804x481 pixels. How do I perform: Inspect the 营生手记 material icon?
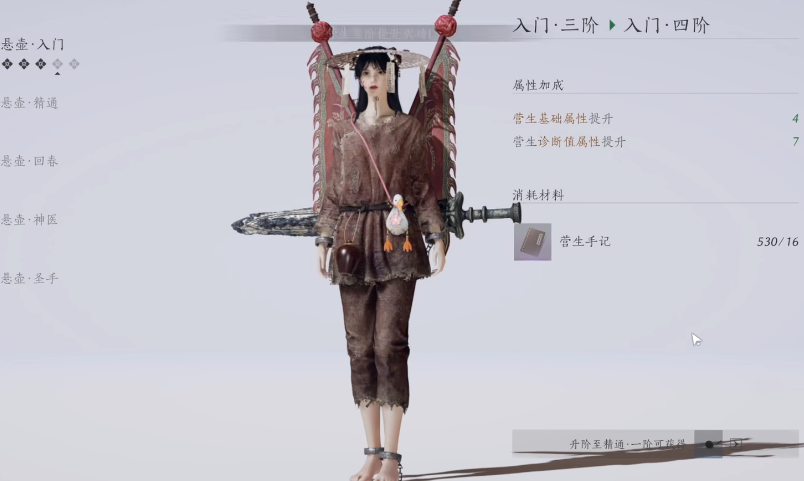click(532, 242)
